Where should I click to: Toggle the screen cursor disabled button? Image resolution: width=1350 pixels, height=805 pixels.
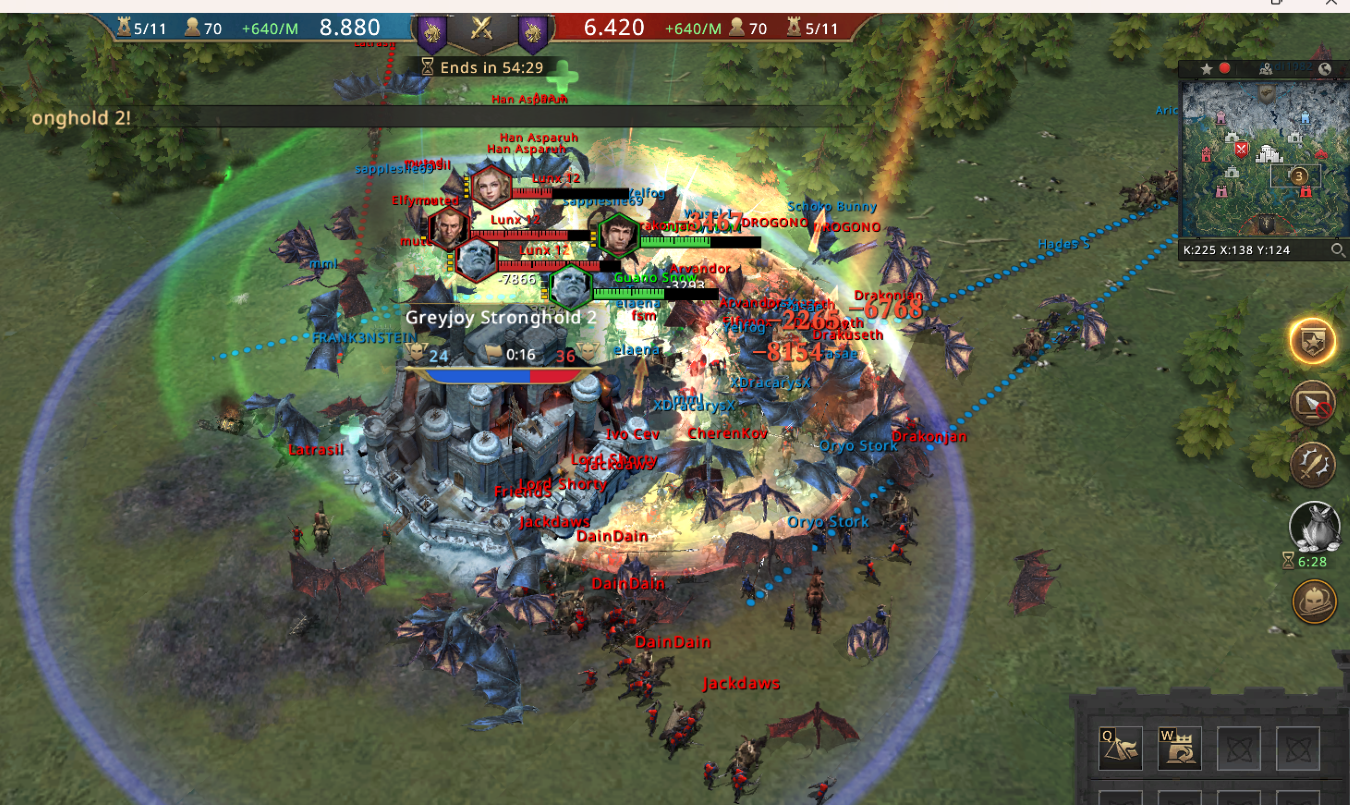point(1313,403)
